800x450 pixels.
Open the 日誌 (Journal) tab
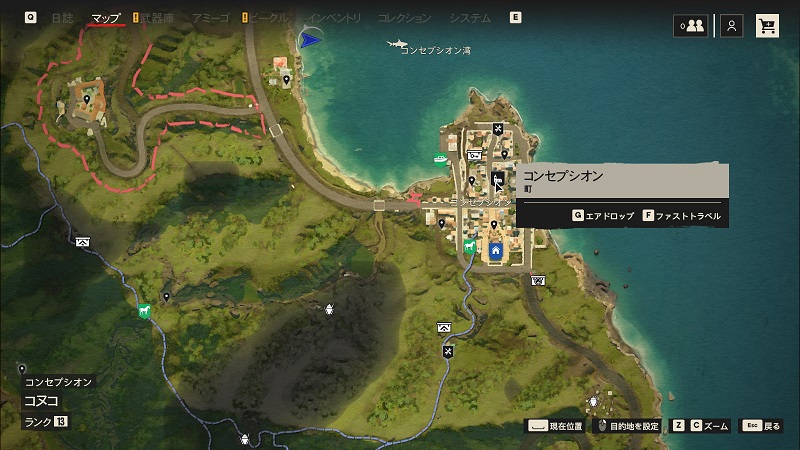tap(62, 18)
